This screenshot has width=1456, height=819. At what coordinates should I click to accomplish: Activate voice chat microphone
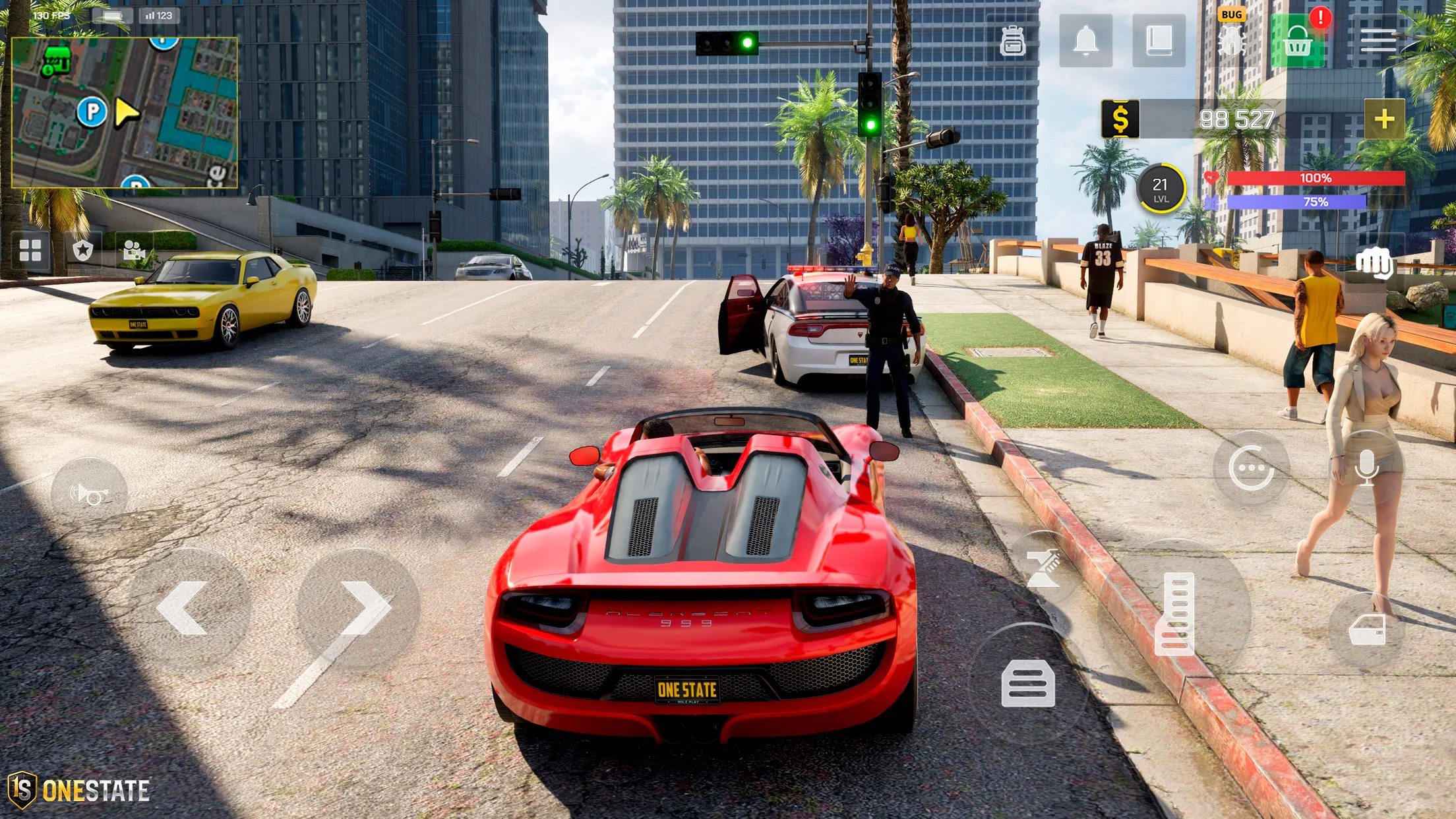1366,468
